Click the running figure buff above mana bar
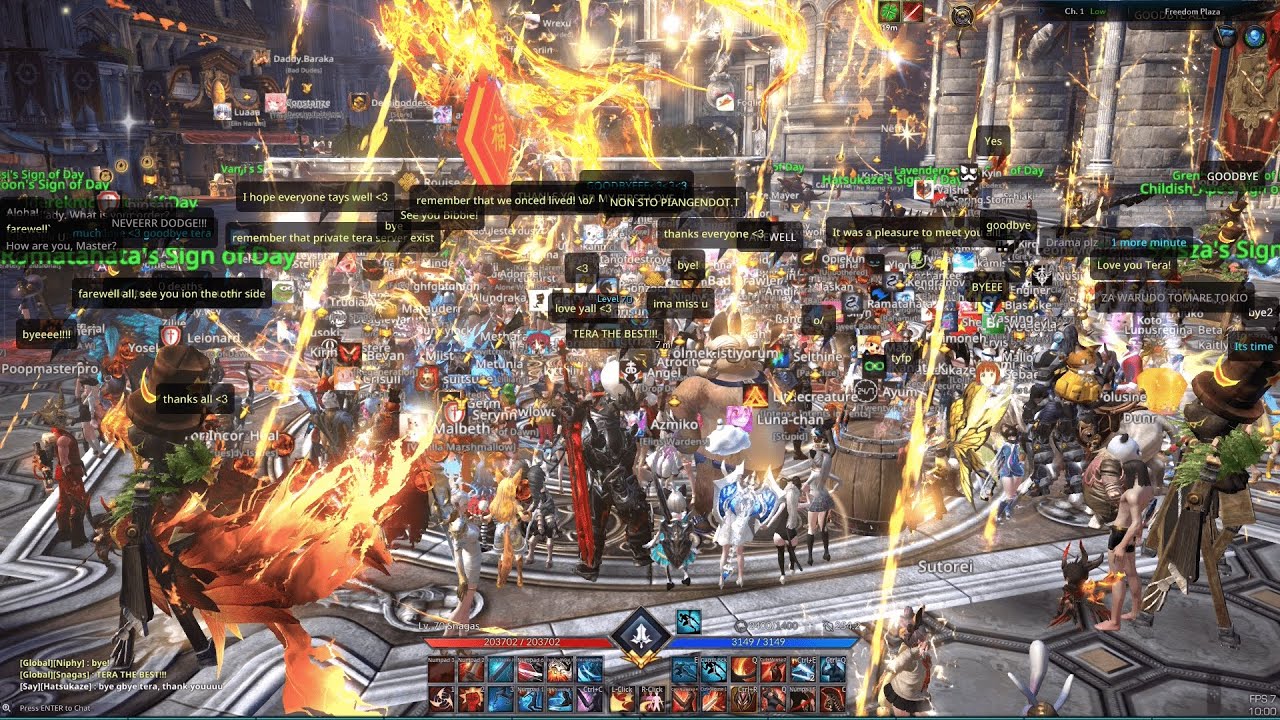 [x=688, y=622]
